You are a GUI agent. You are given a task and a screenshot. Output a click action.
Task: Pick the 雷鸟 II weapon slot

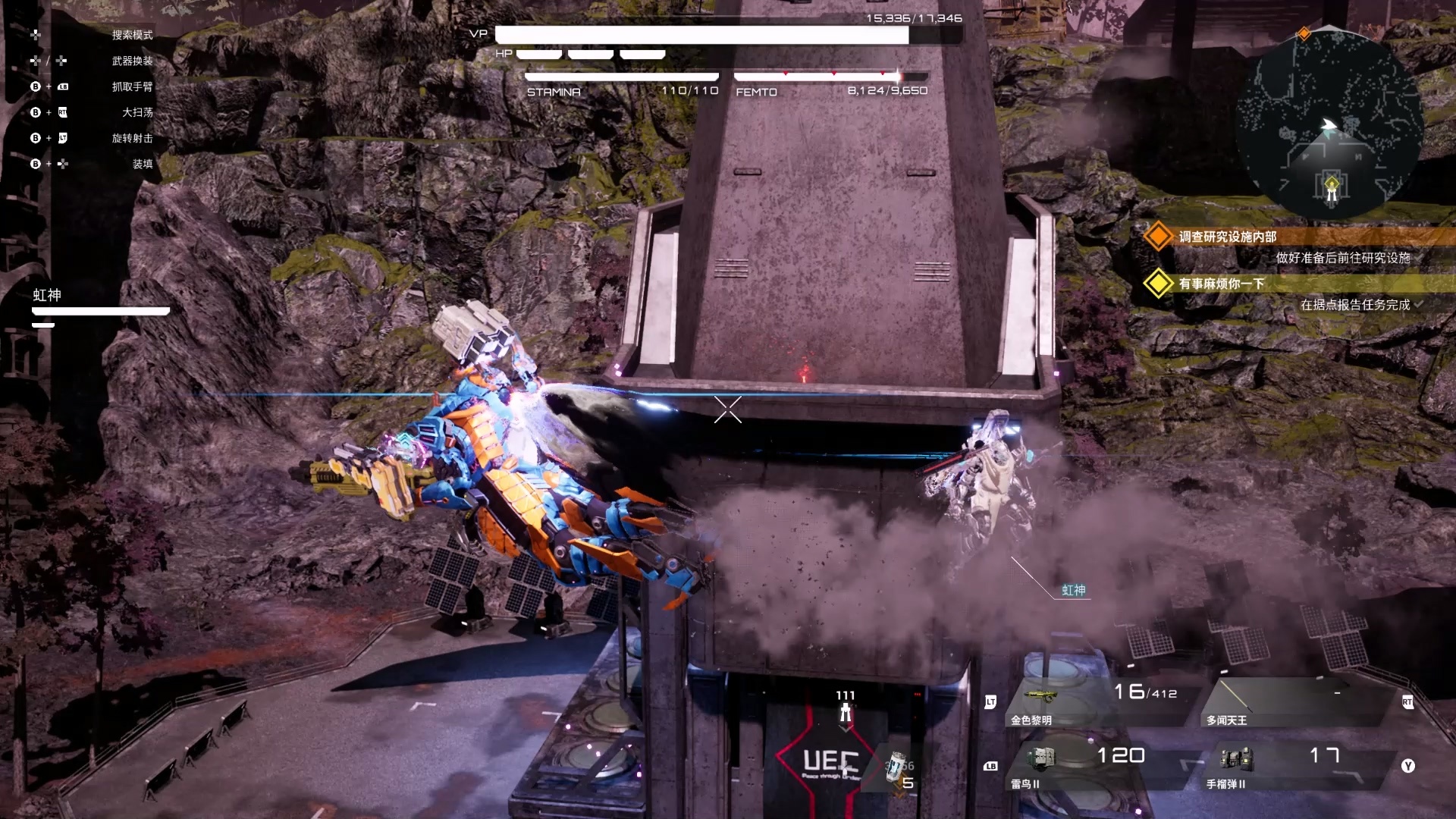coord(1092,766)
